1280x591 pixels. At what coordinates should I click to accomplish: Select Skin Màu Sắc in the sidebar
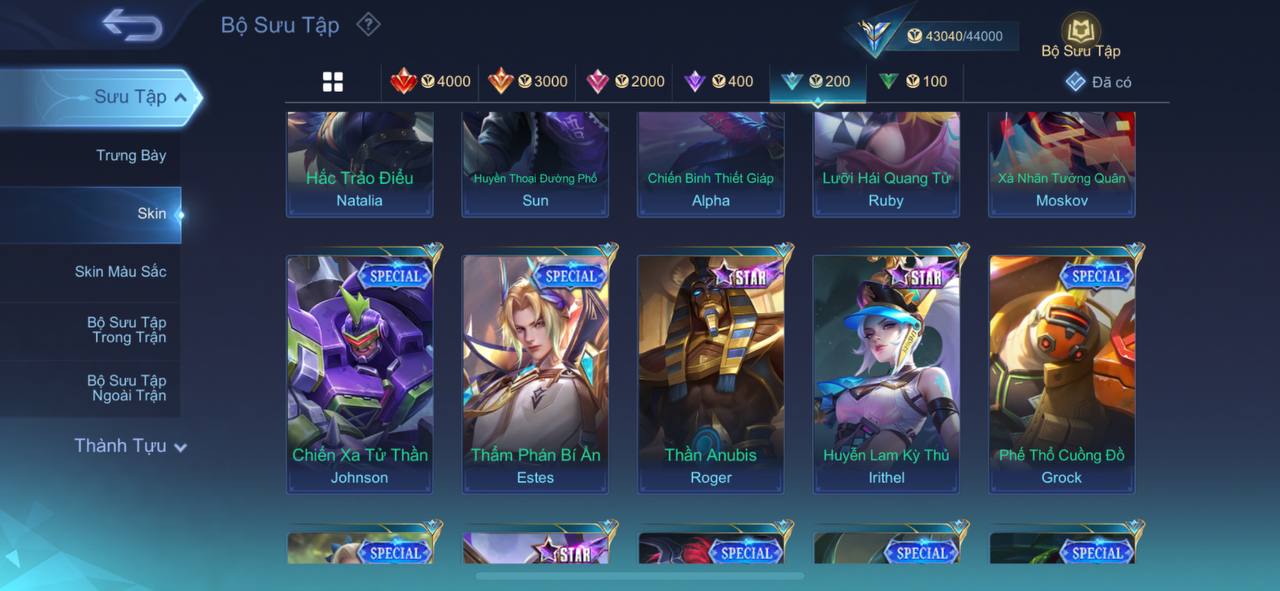[120, 271]
